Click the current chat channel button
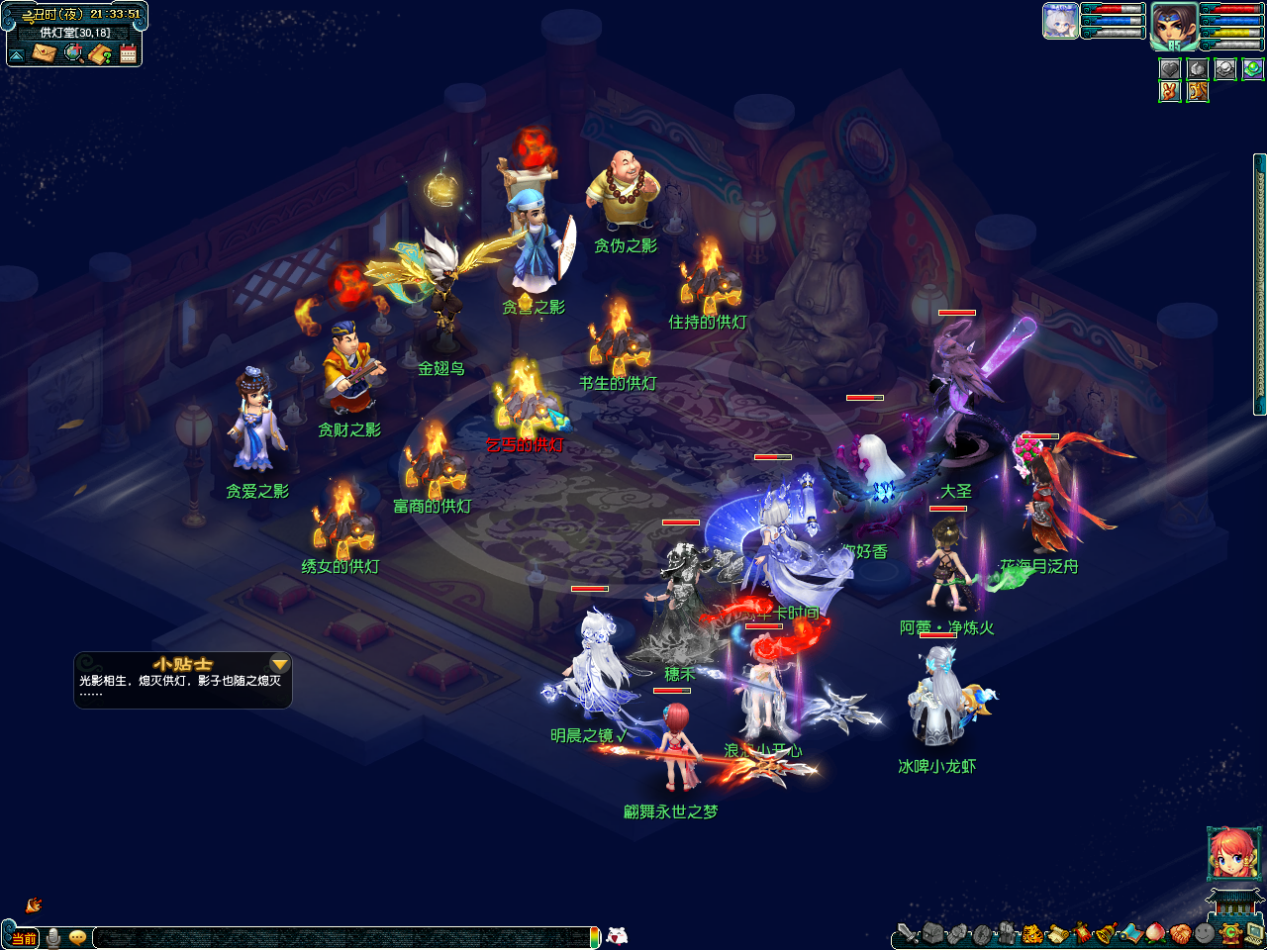Viewport: 1267px width, 950px height. [24, 938]
